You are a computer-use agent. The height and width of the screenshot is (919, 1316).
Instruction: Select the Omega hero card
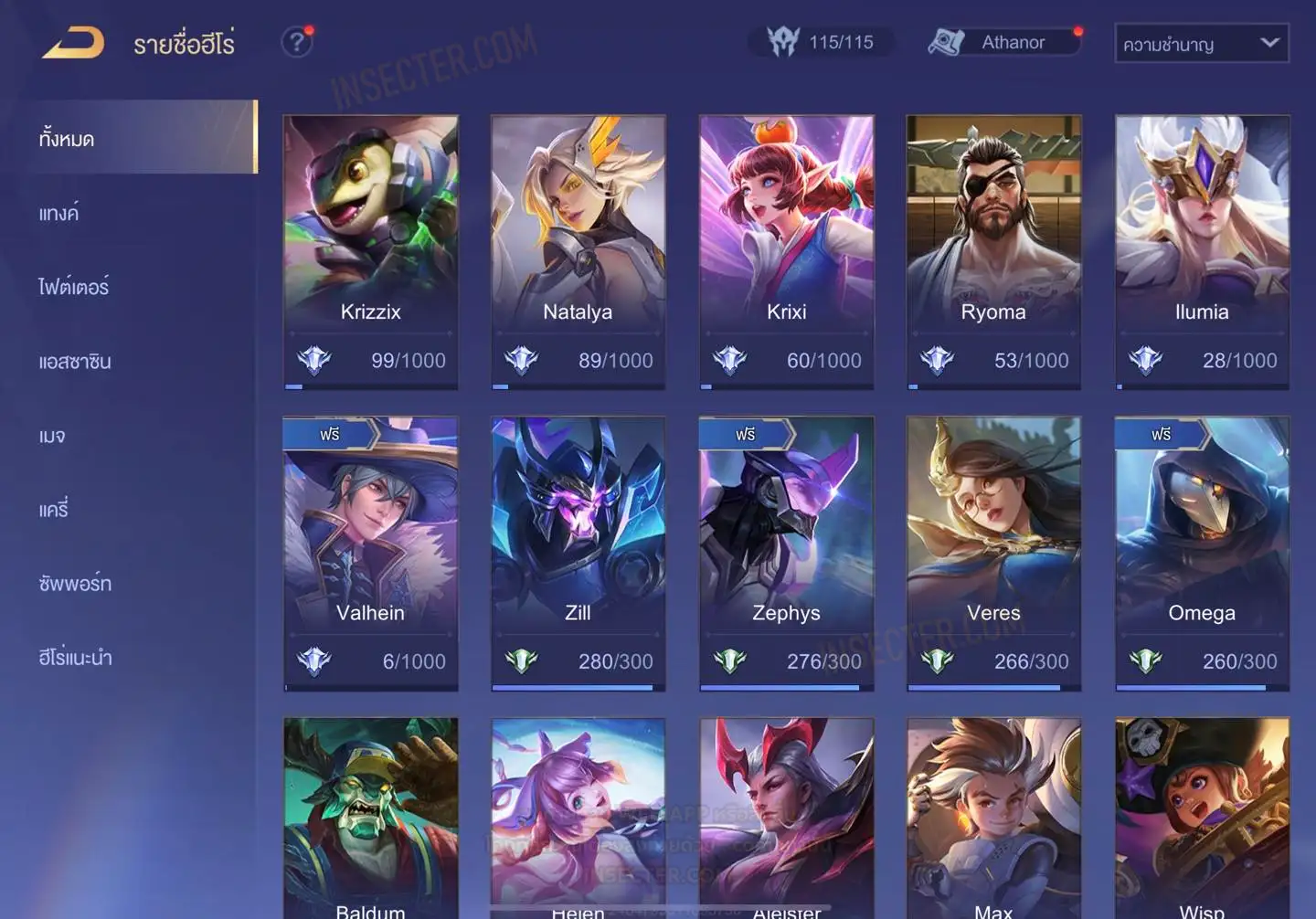(1202, 553)
